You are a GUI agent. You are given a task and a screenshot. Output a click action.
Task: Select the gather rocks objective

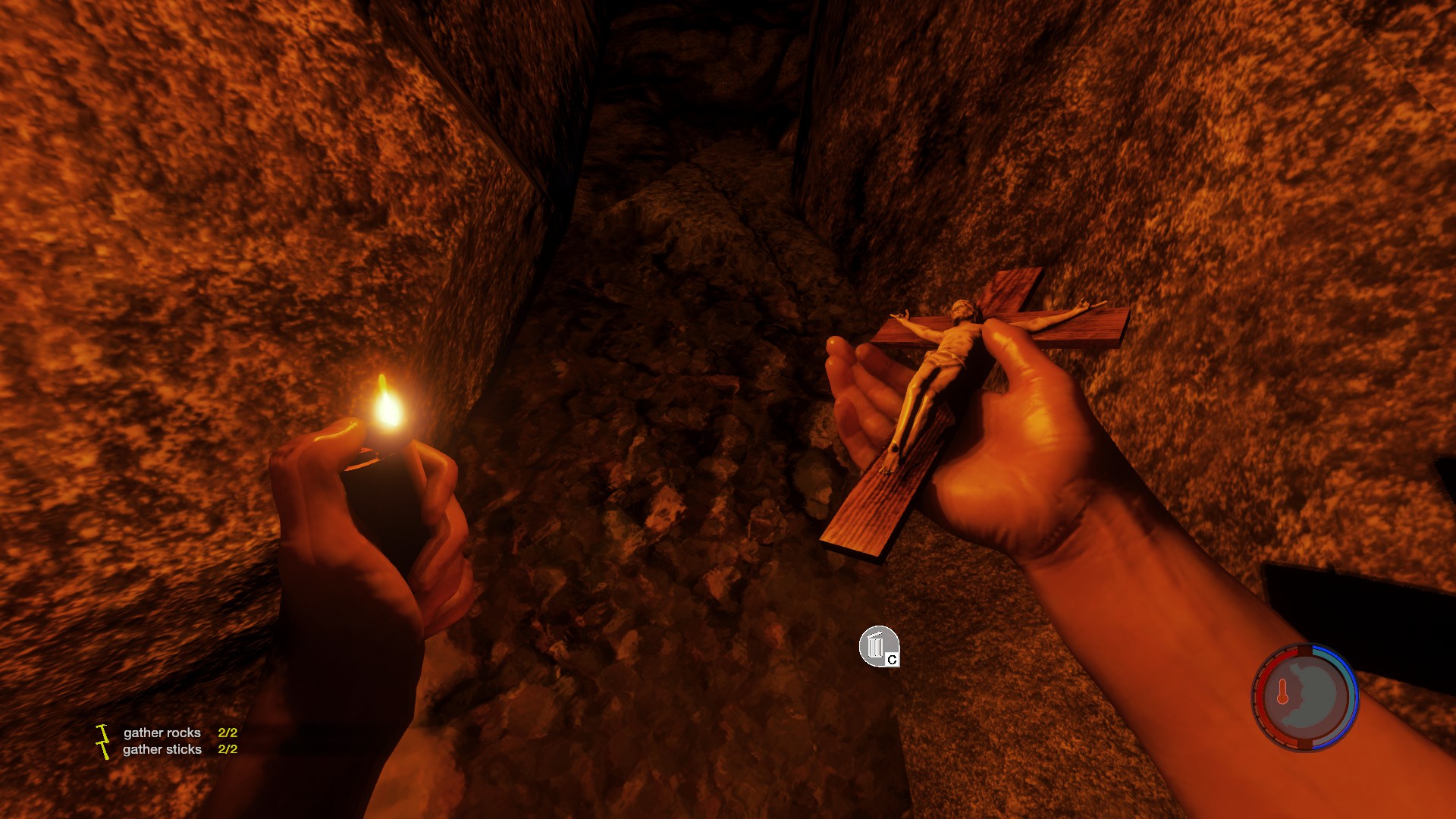coord(162,733)
